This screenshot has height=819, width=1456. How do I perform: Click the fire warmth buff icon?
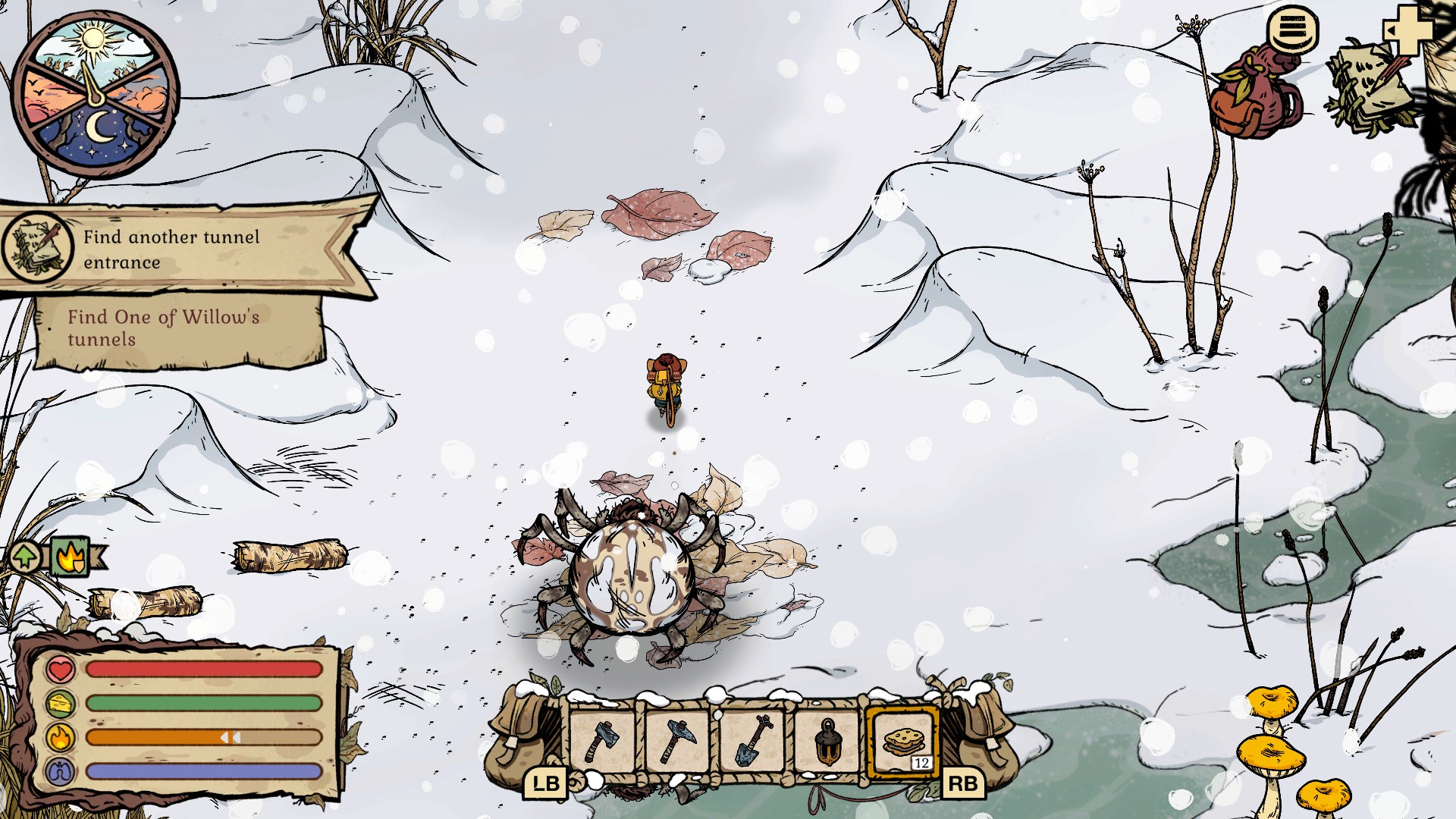click(71, 557)
